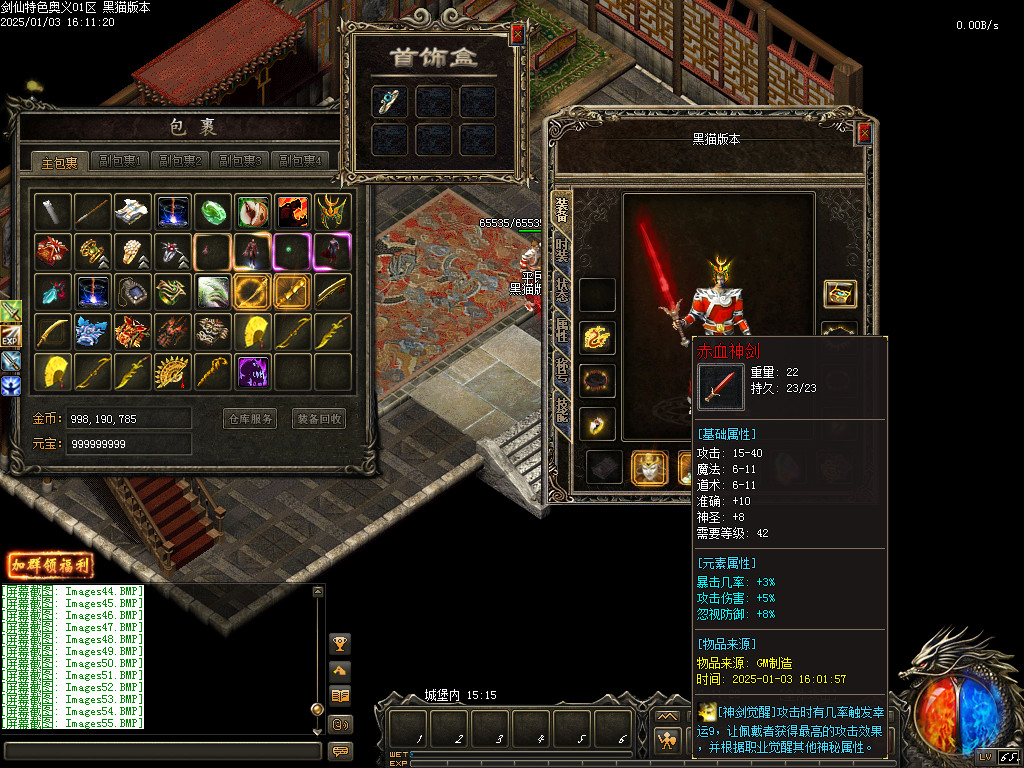1024x768 pixels.
Task: Open the book icon beside the chat
Action: (340, 696)
